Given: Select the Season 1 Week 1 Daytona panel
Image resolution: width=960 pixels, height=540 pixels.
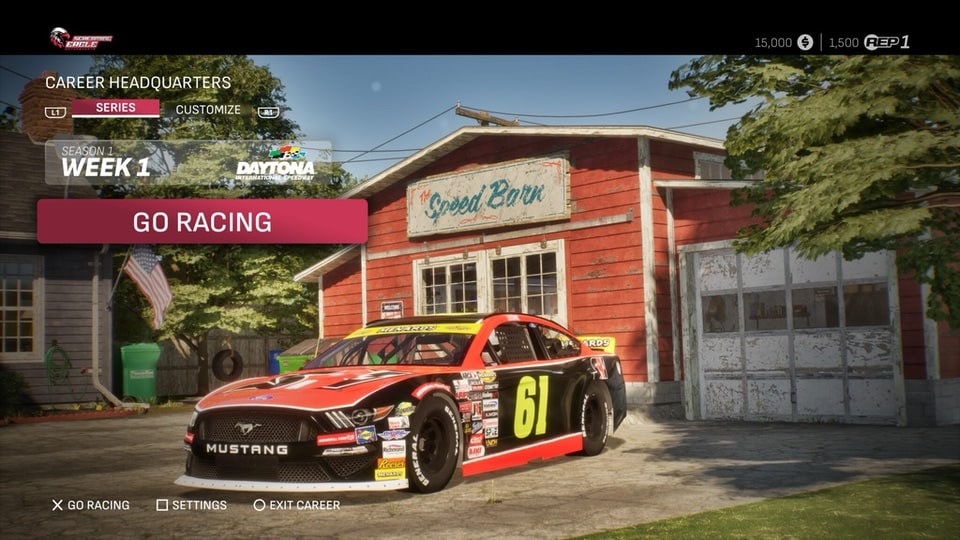Looking at the screenshot, I should pos(188,162).
